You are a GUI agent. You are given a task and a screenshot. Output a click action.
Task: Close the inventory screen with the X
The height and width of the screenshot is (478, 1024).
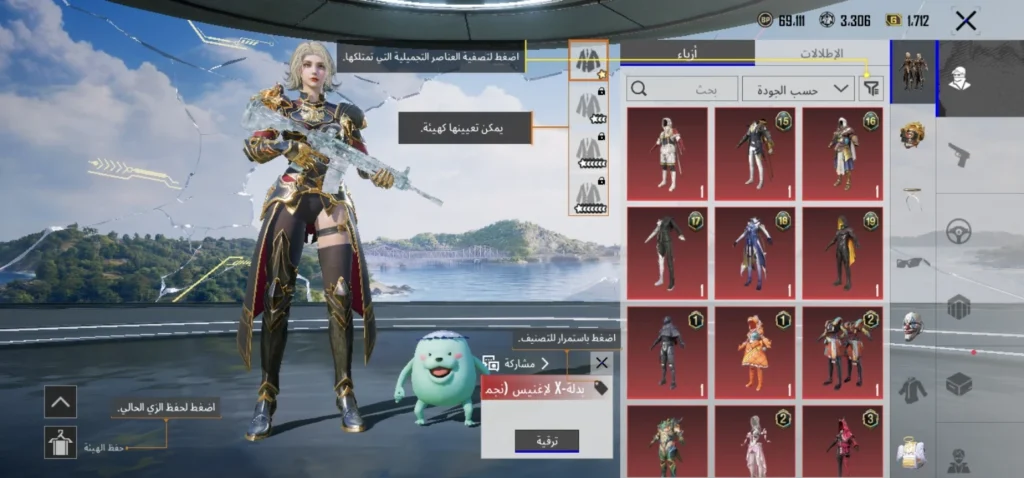click(966, 20)
